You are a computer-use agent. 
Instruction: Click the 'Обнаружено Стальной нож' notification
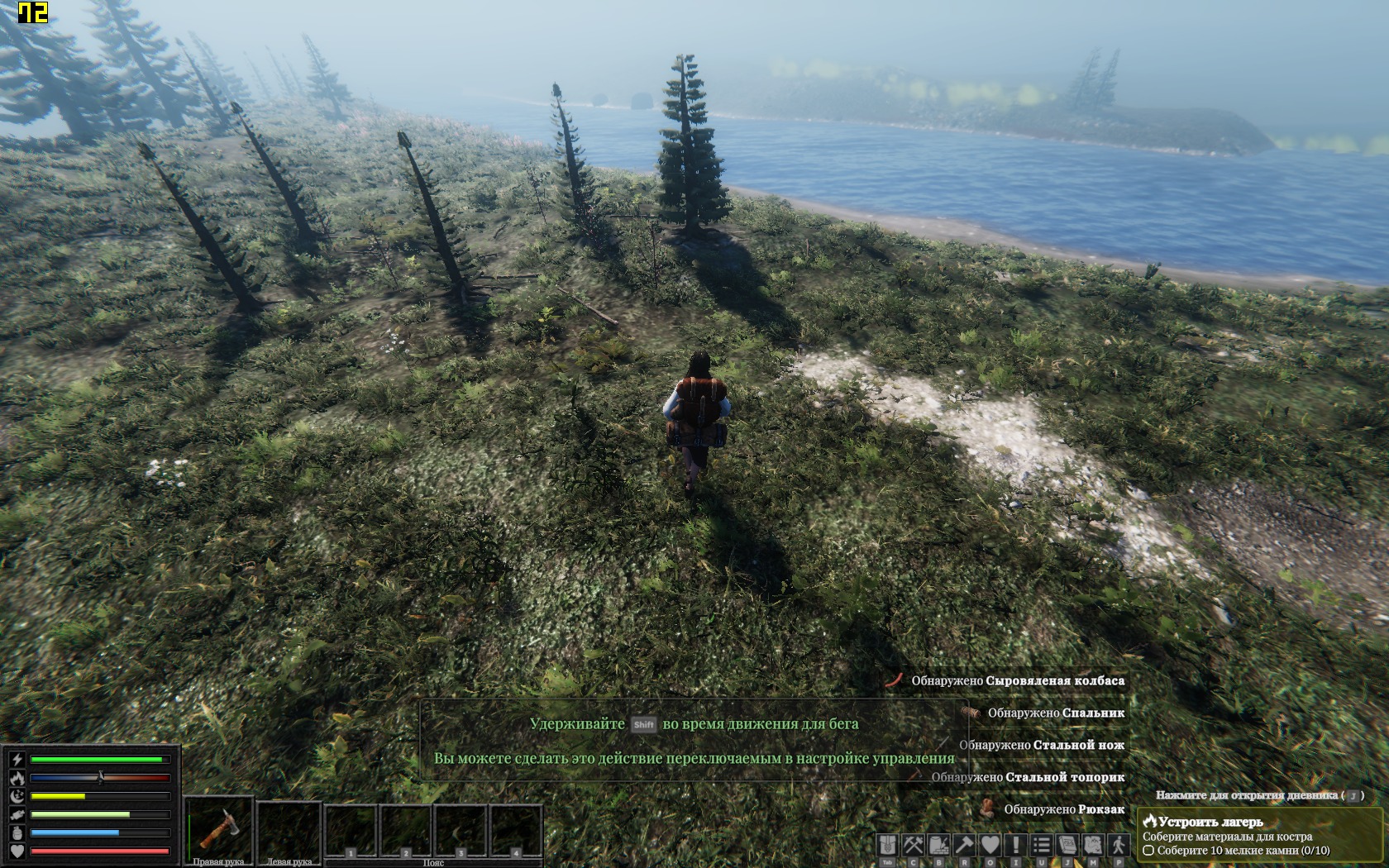tap(1041, 745)
